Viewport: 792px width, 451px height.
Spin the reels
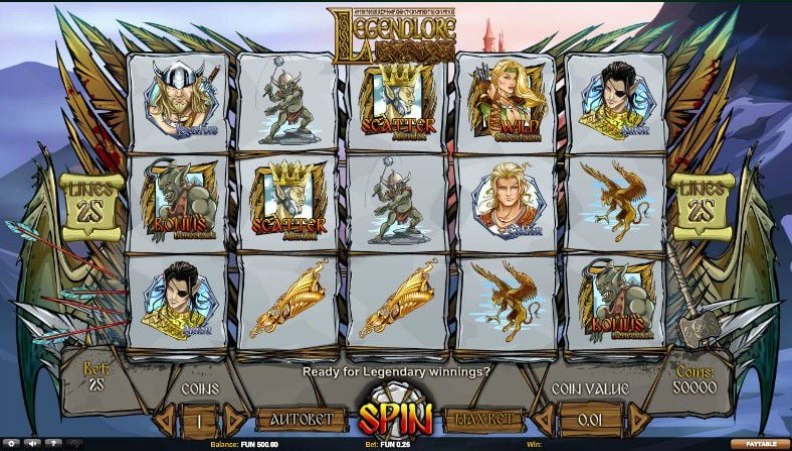(x=394, y=418)
